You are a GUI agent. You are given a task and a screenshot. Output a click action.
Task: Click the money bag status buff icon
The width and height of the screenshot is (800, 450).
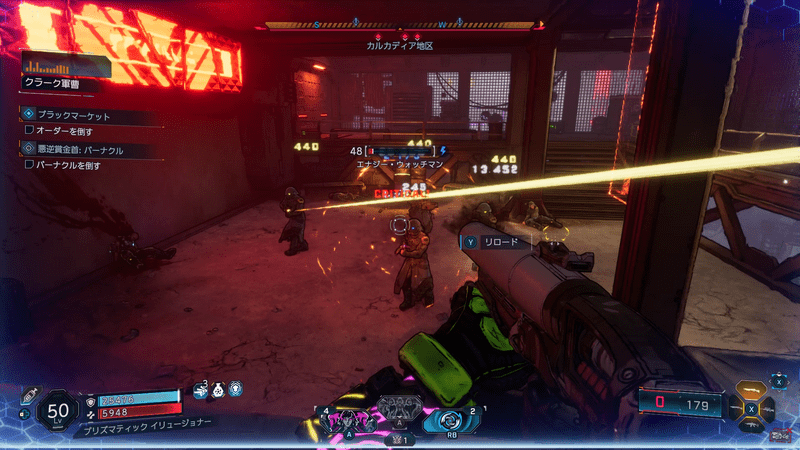point(217,394)
